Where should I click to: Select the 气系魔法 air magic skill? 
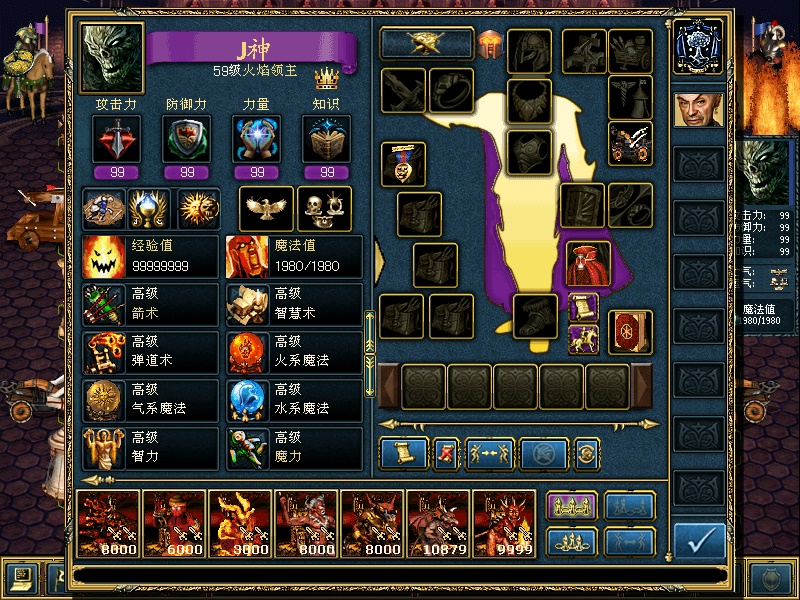(x=150, y=401)
